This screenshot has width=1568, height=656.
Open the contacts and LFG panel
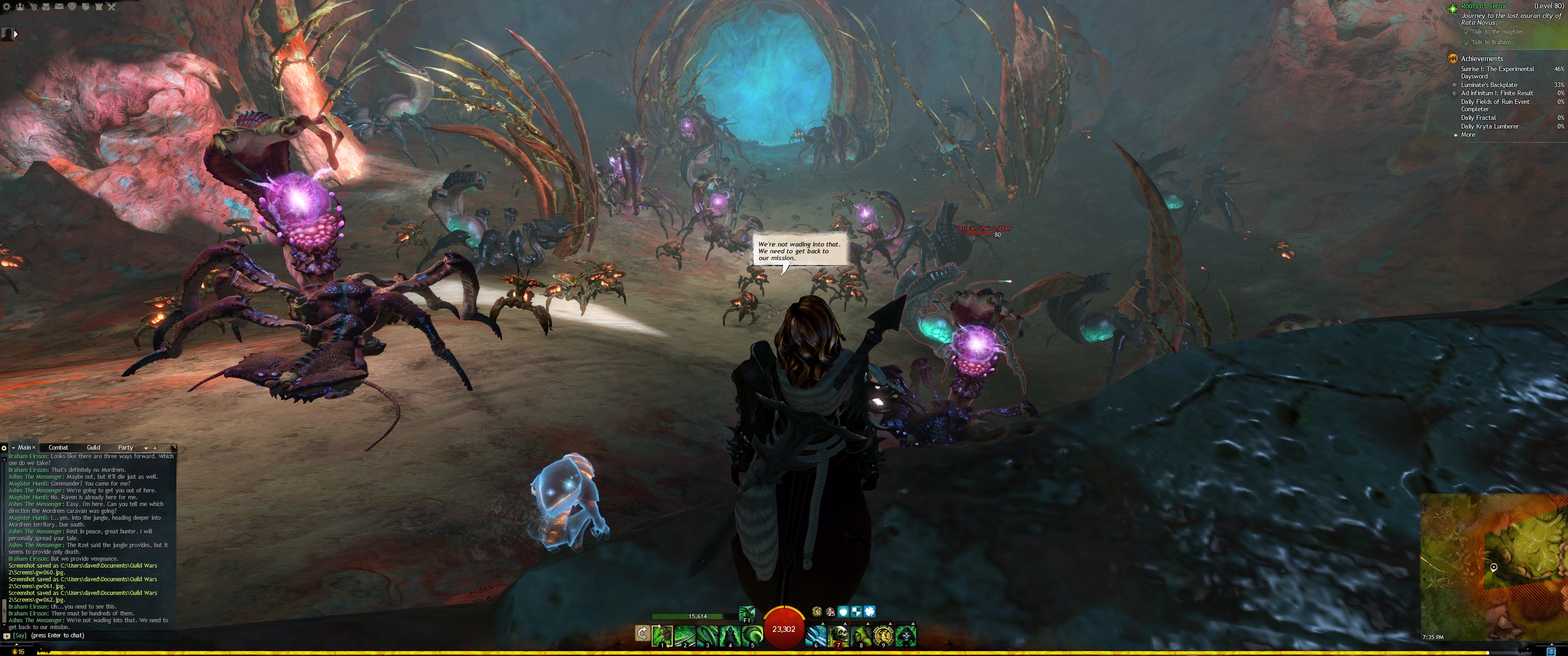[x=20, y=7]
